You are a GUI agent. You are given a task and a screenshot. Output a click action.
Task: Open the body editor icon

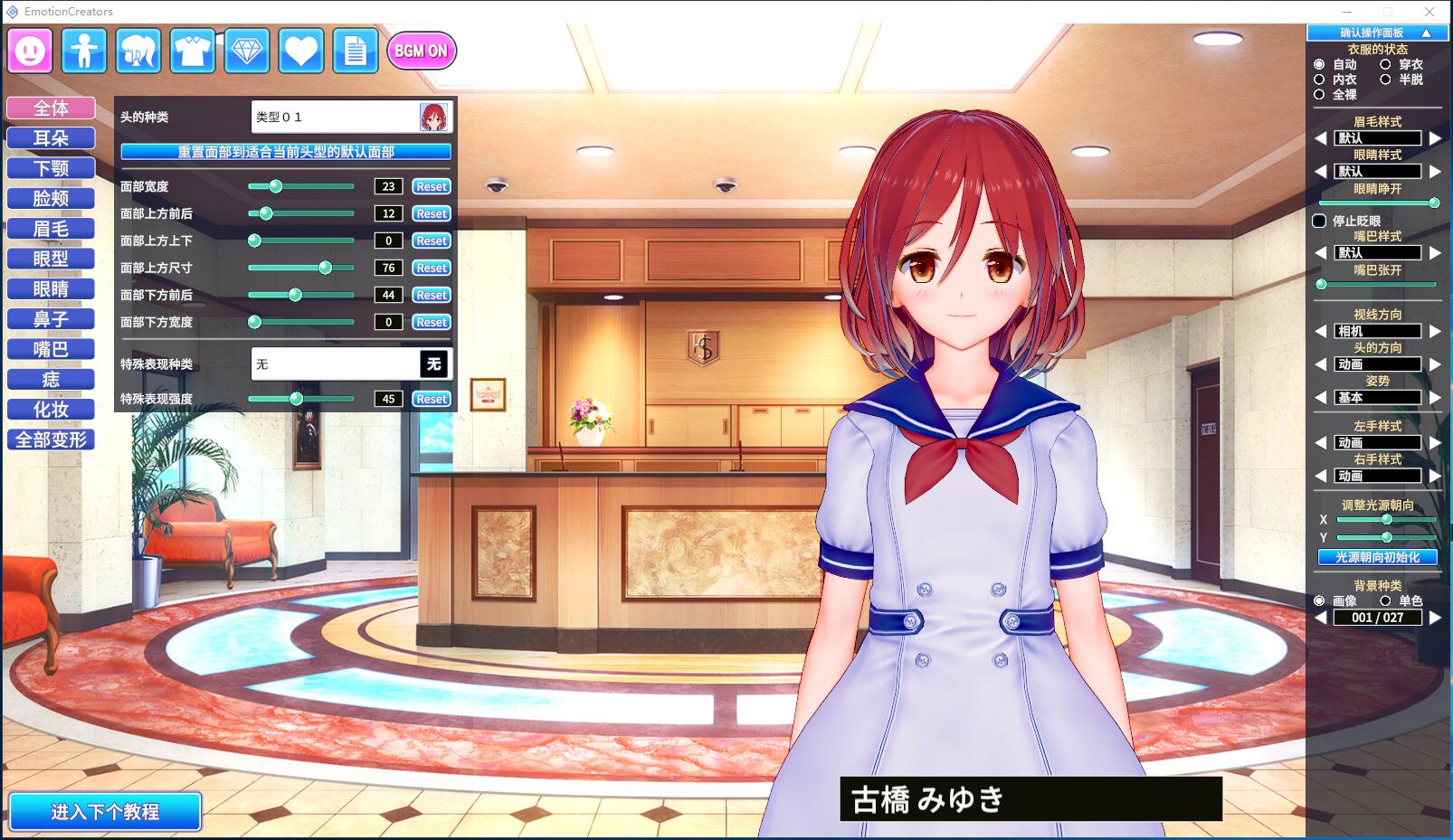(83, 51)
